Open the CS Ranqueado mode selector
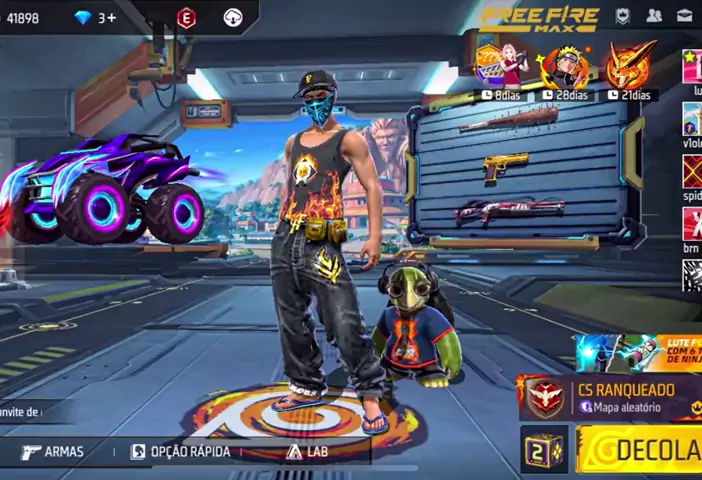This screenshot has width=702, height=480. point(612,397)
